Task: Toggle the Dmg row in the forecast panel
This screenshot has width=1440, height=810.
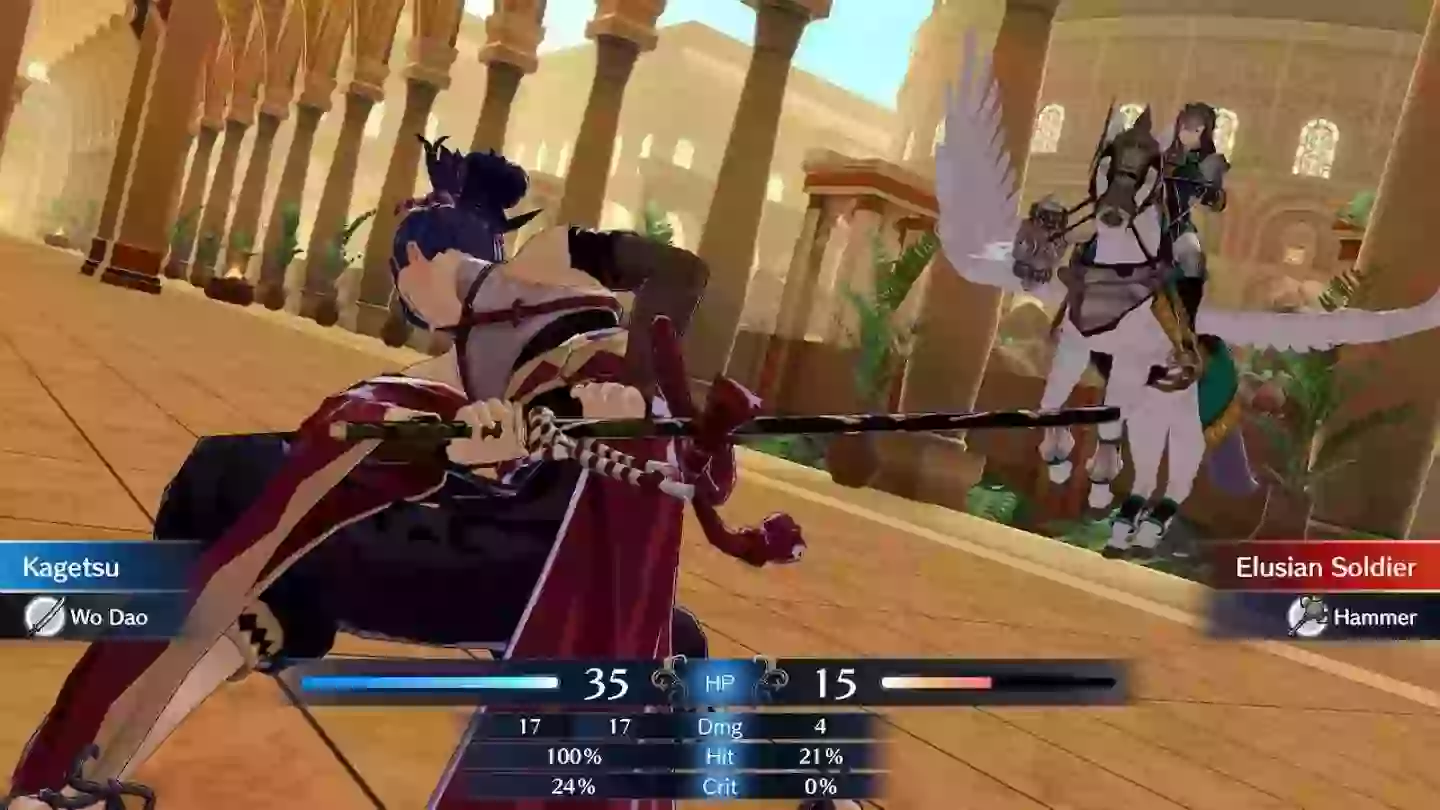Action: [722, 727]
